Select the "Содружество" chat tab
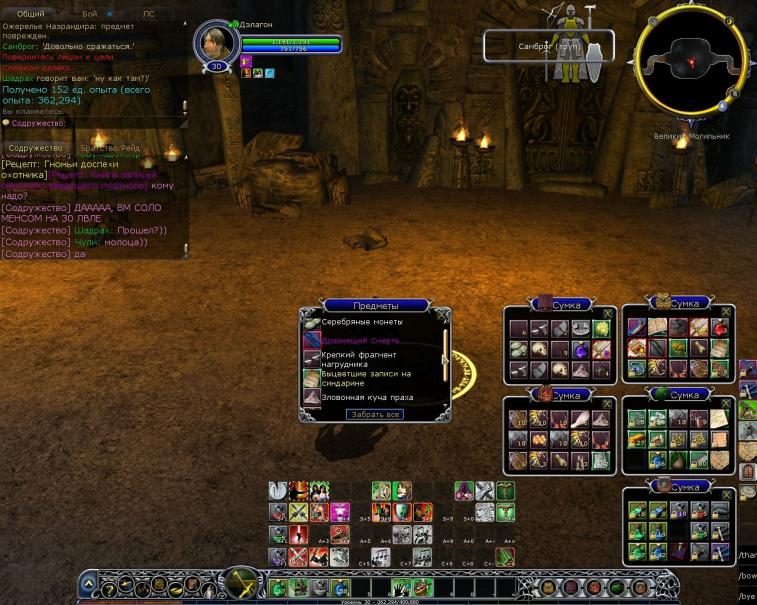Viewport: 757px width, 605px height. tap(35, 148)
